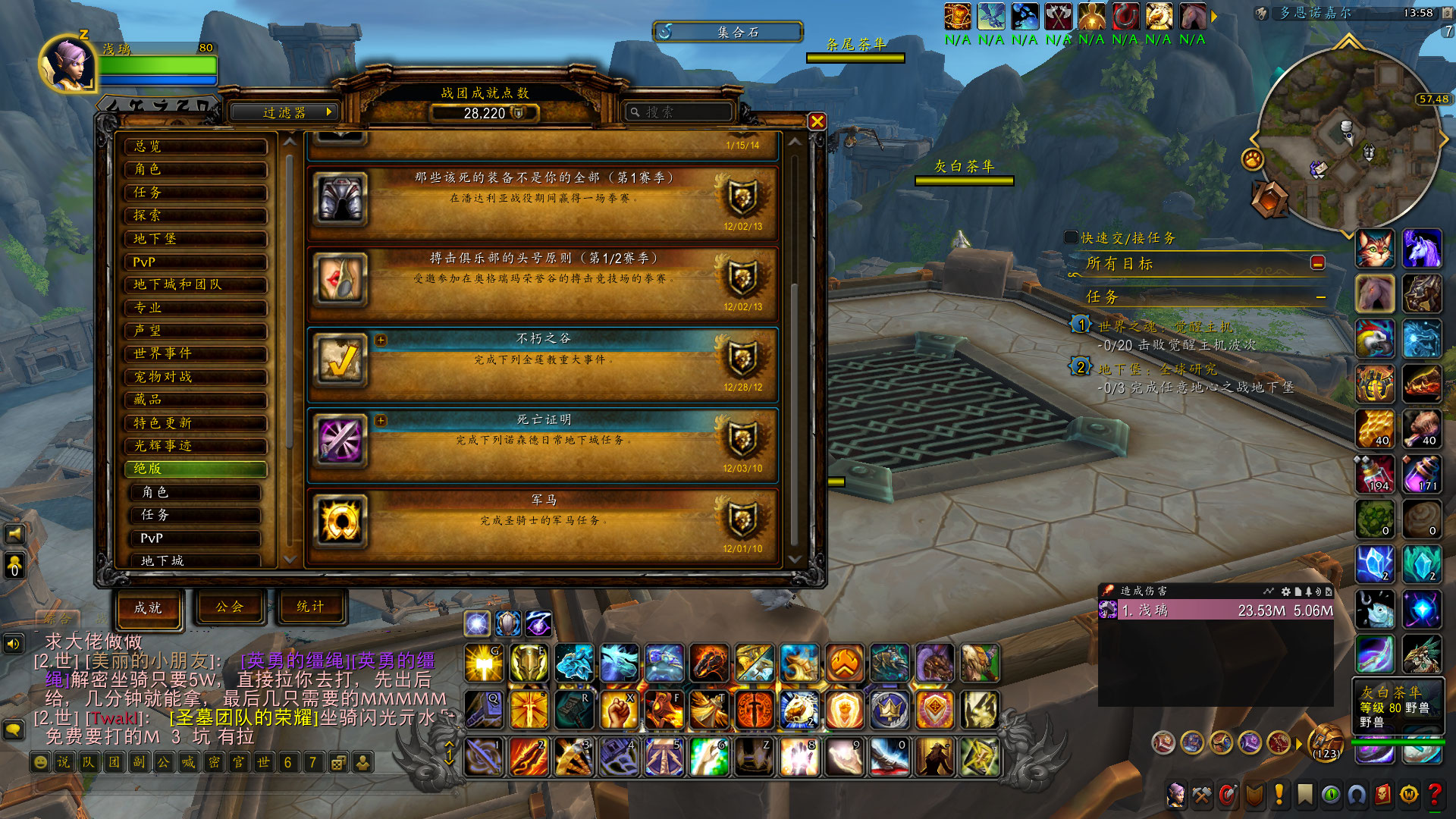
Task: Collapse the 所有目标 objectives tracker
Action: click(x=1317, y=263)
